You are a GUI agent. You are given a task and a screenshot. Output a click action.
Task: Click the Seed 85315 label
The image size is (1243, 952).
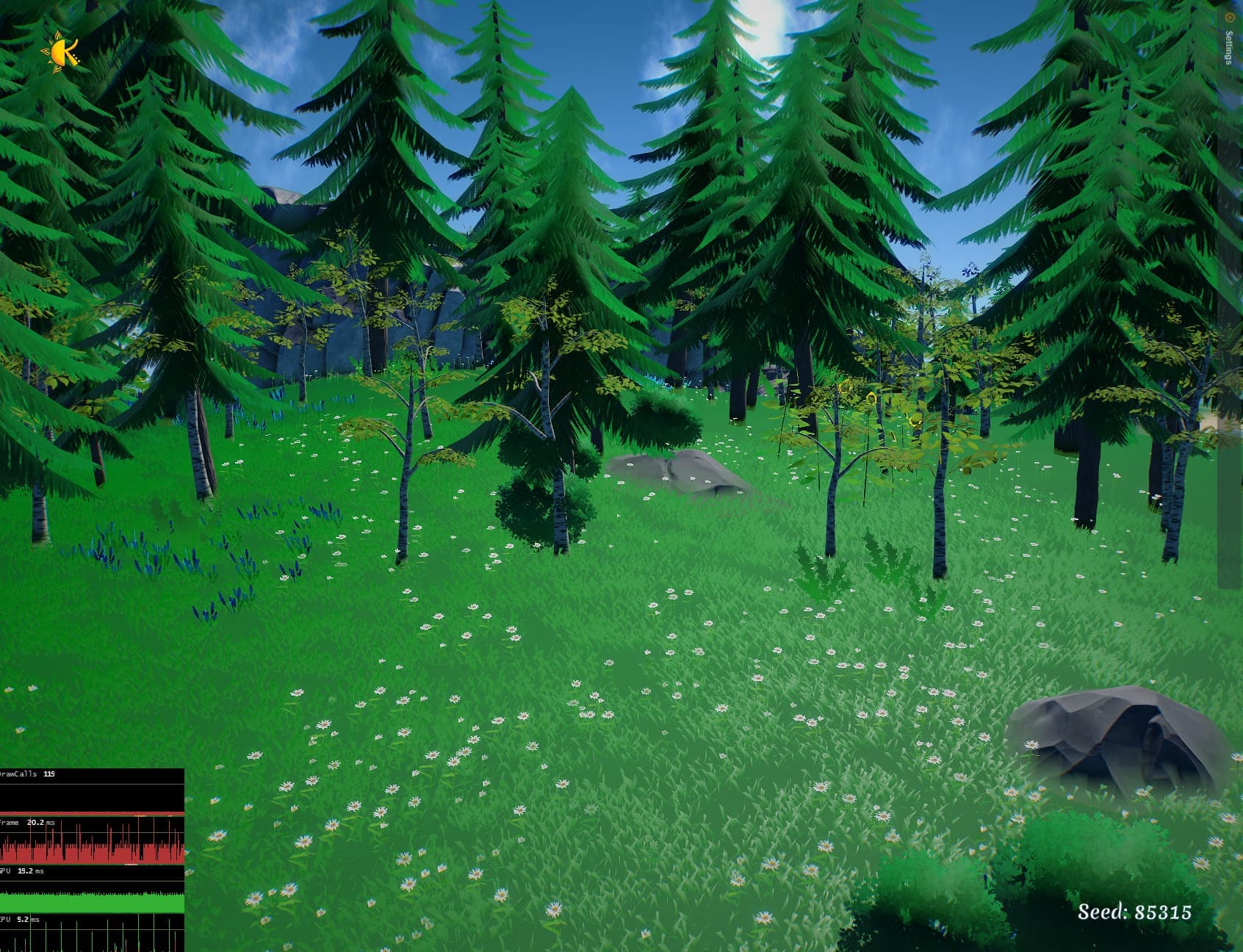click(1134, 912)
